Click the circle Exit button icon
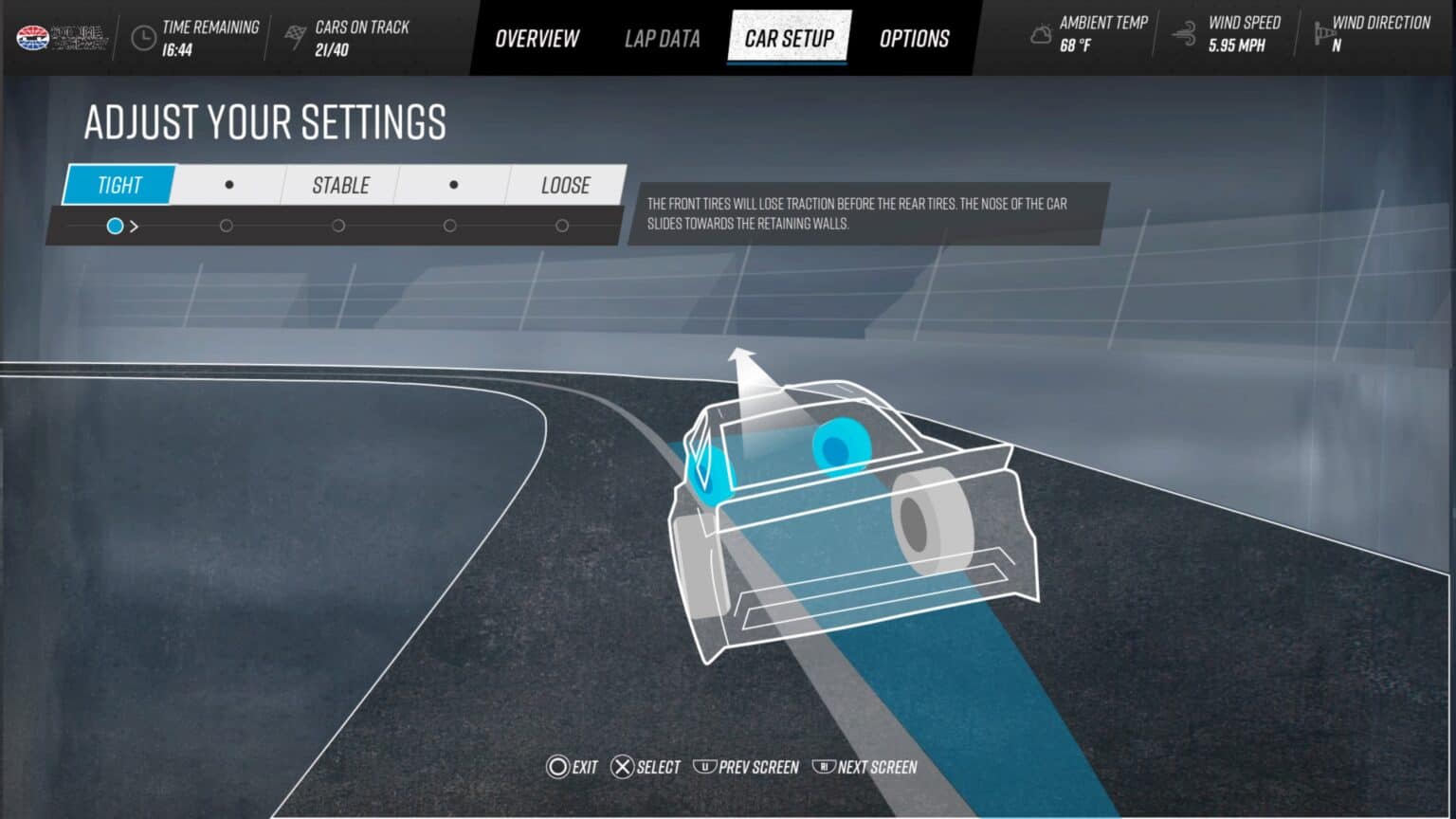This screenshot has height=819, width=1456. click(558, 767)
